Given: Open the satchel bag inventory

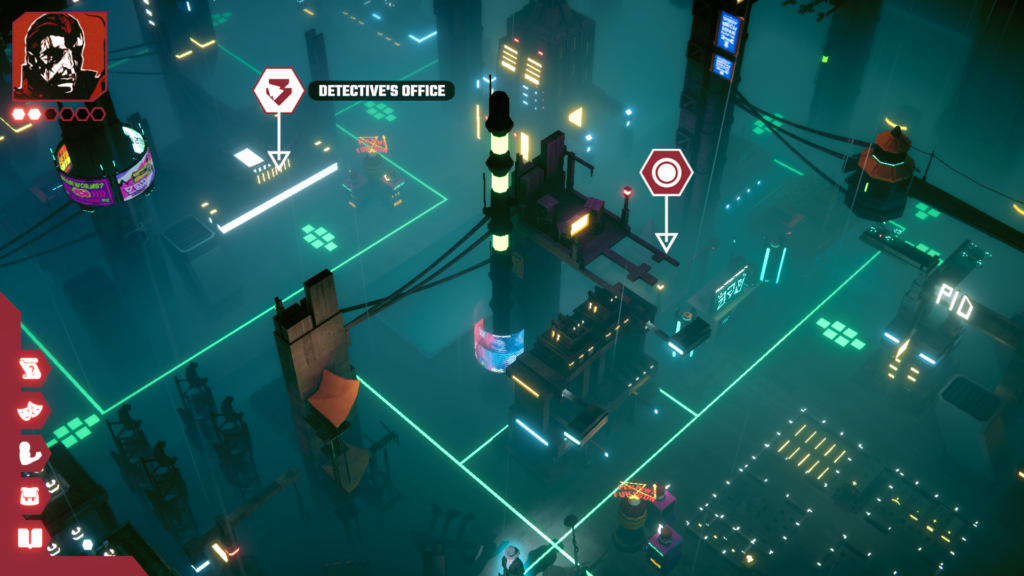Looking at the screenshot, I should (32, 496).
